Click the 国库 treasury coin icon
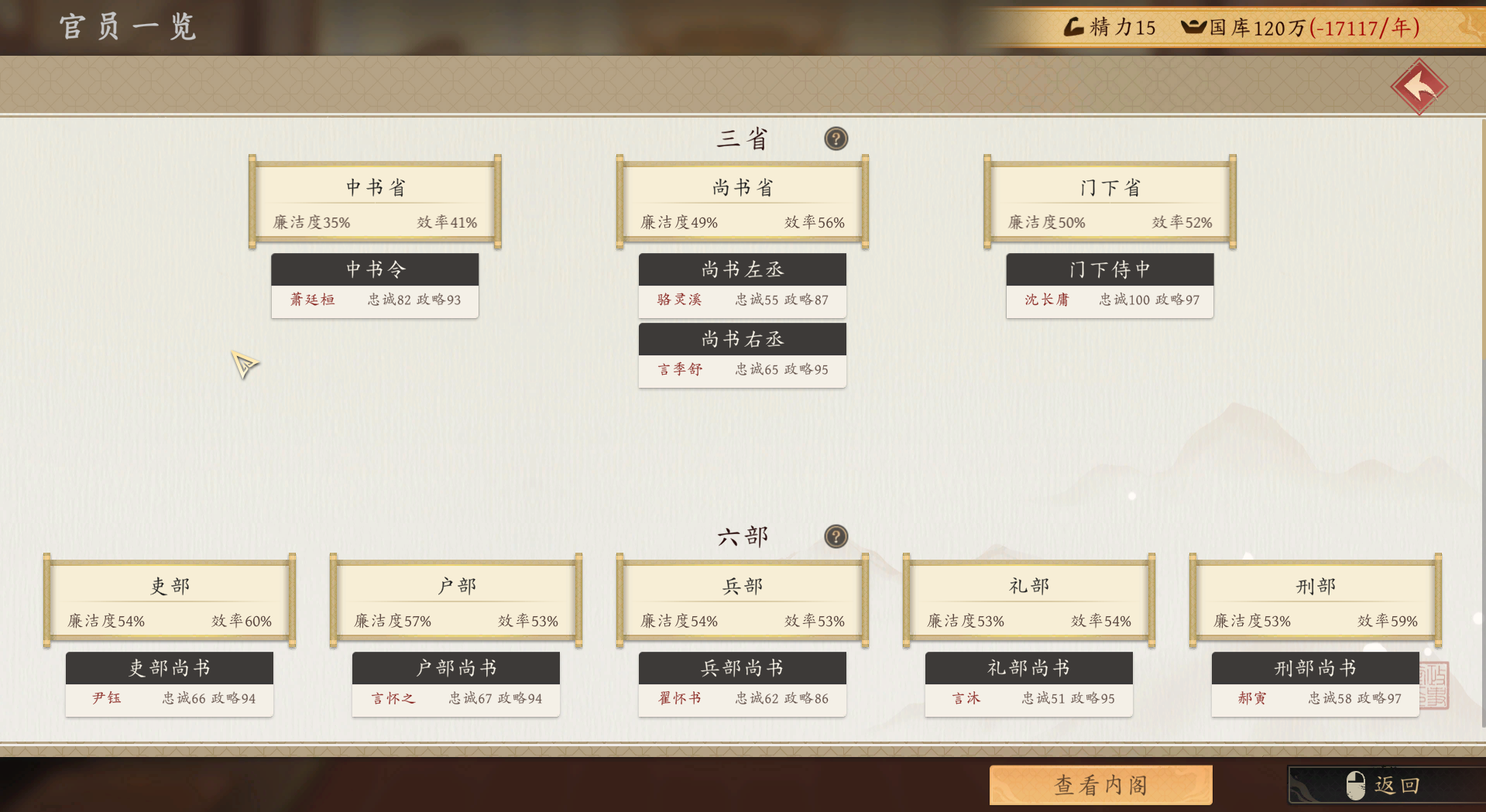 point(1190,27)
